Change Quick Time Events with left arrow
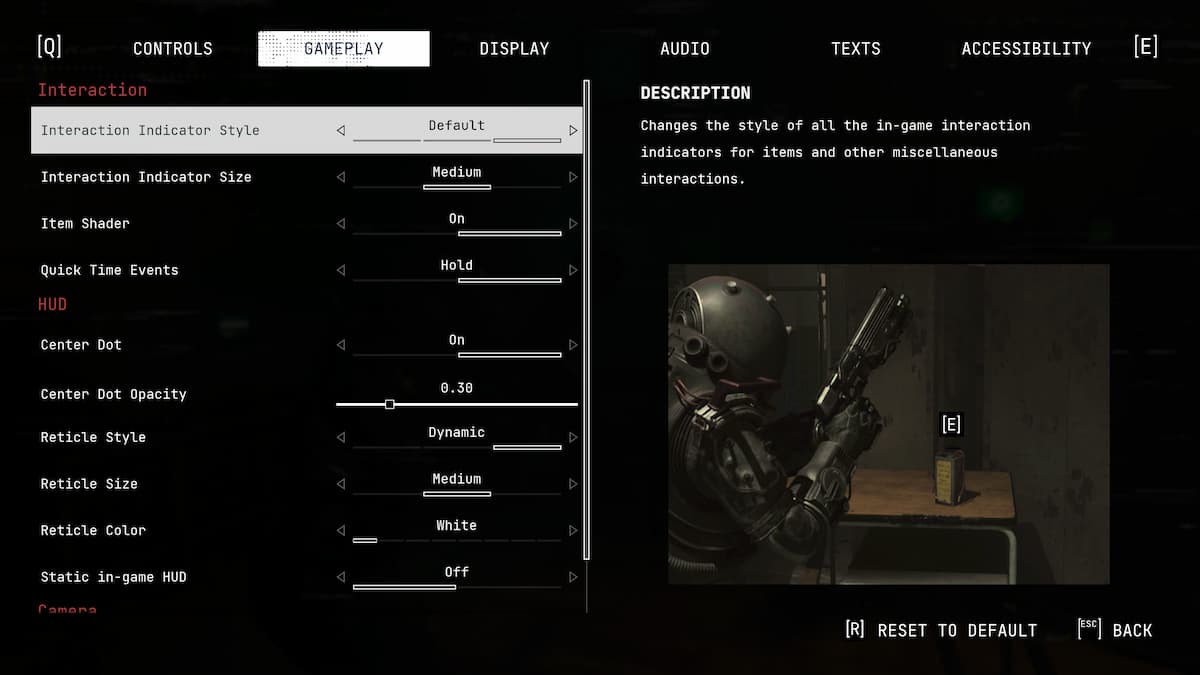 (x=341, y=270)
